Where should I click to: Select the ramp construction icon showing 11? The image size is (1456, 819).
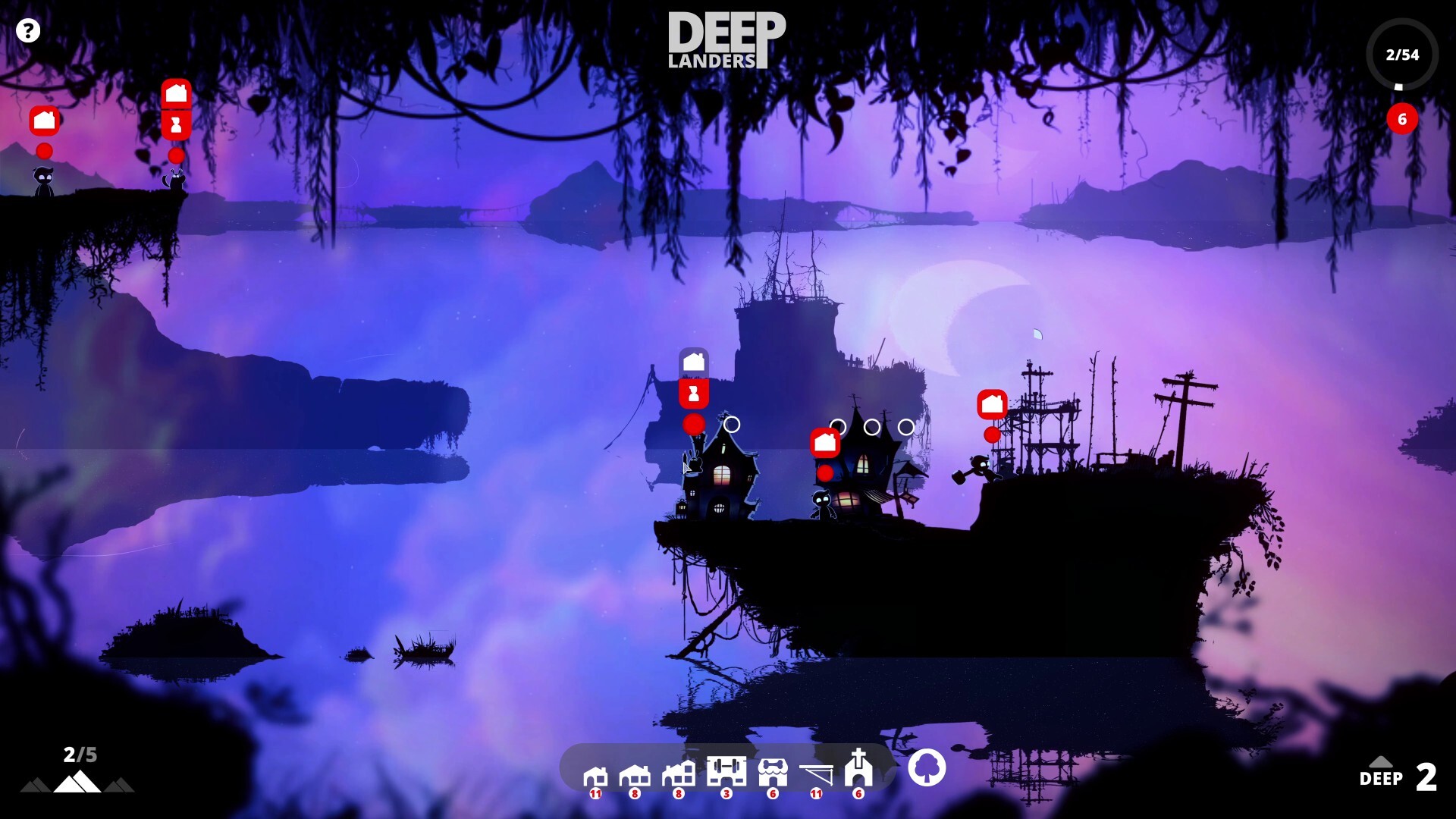[816, 773]
